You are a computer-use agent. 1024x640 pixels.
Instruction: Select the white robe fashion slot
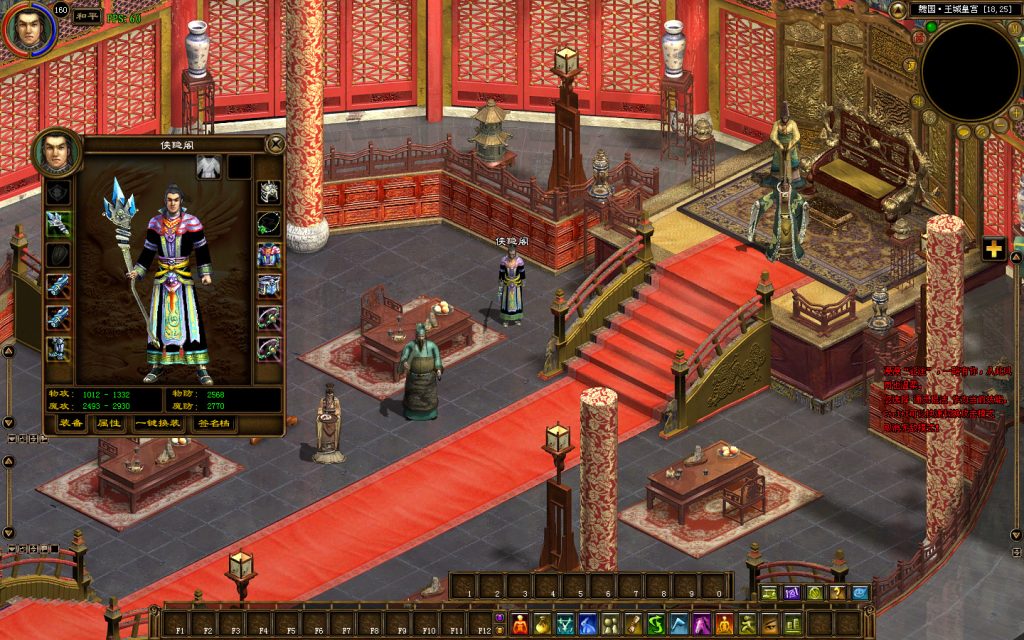208,167
